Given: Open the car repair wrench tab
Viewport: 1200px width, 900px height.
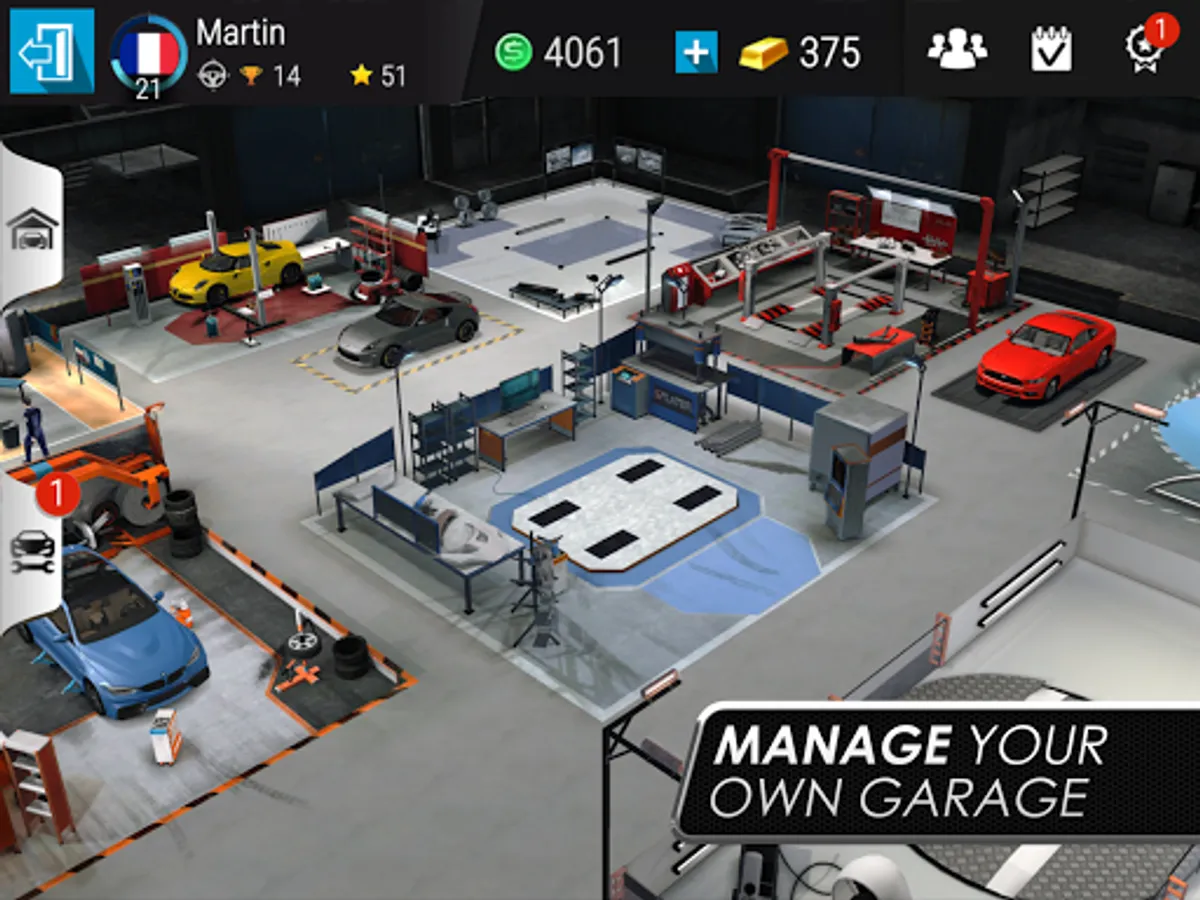Looking at the screenshot, I should click(33, 550).
